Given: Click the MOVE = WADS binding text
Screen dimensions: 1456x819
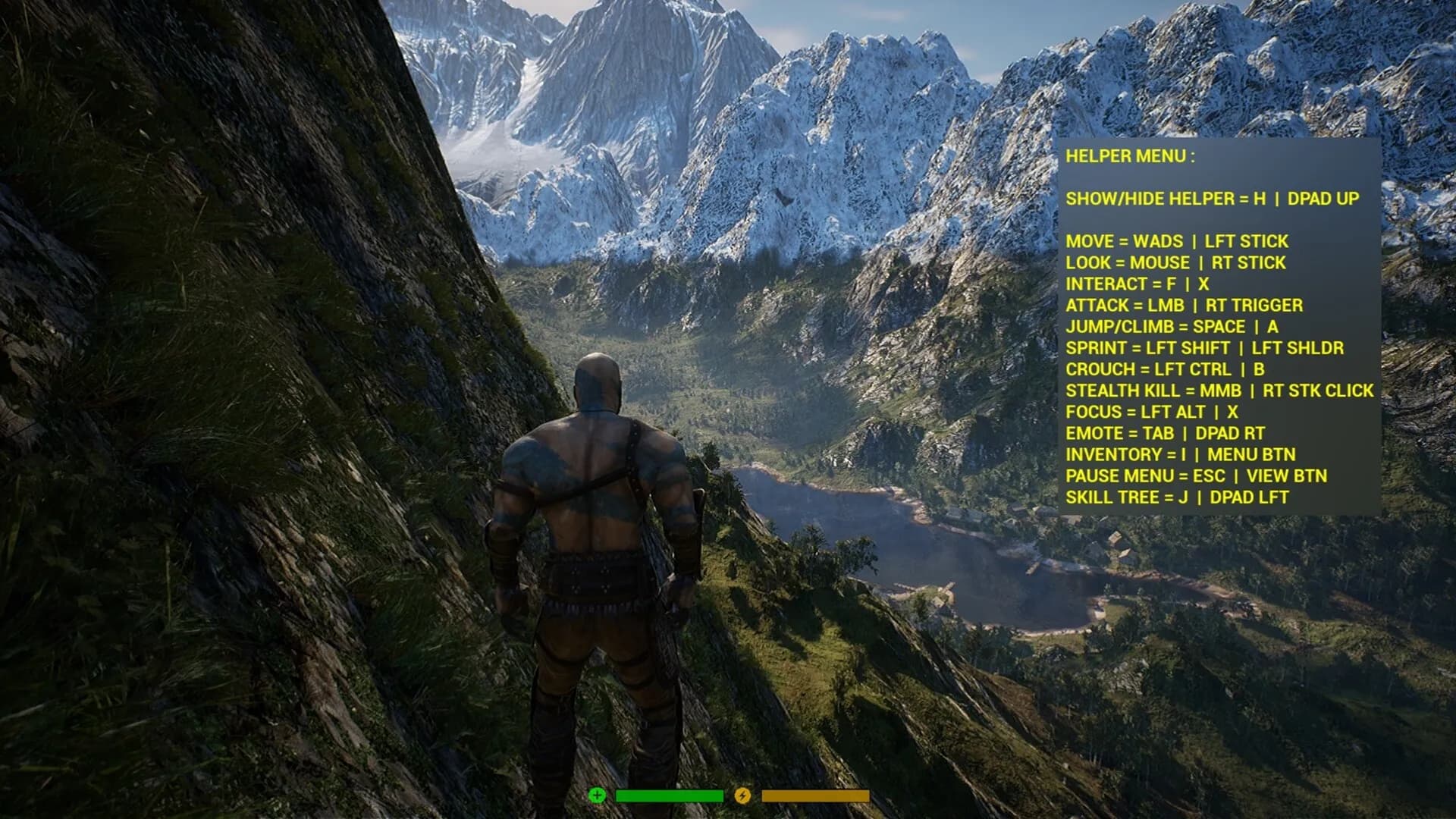Looking at the screenshot, I should (1178, 241).
